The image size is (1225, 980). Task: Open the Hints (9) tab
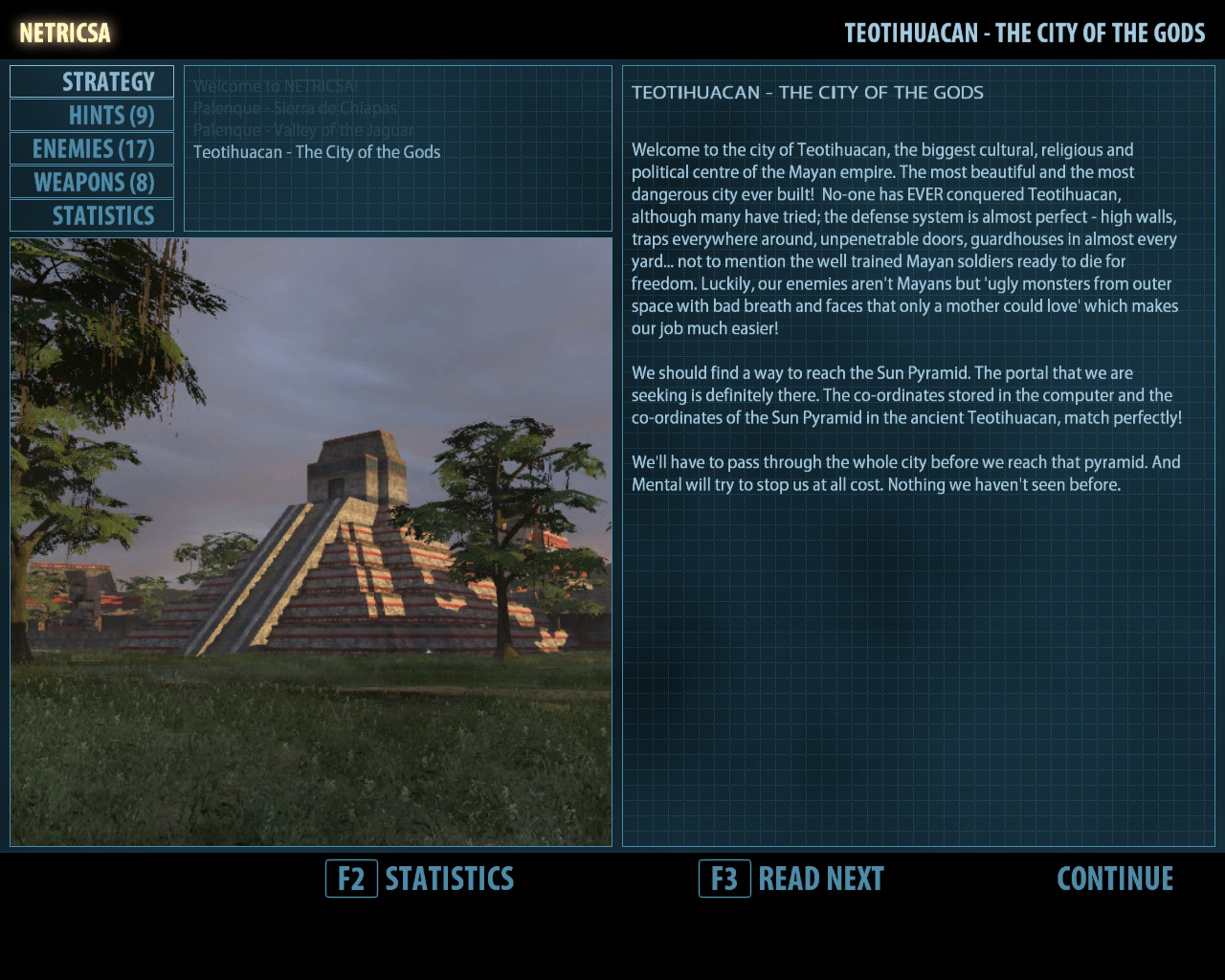pos(93,116)
